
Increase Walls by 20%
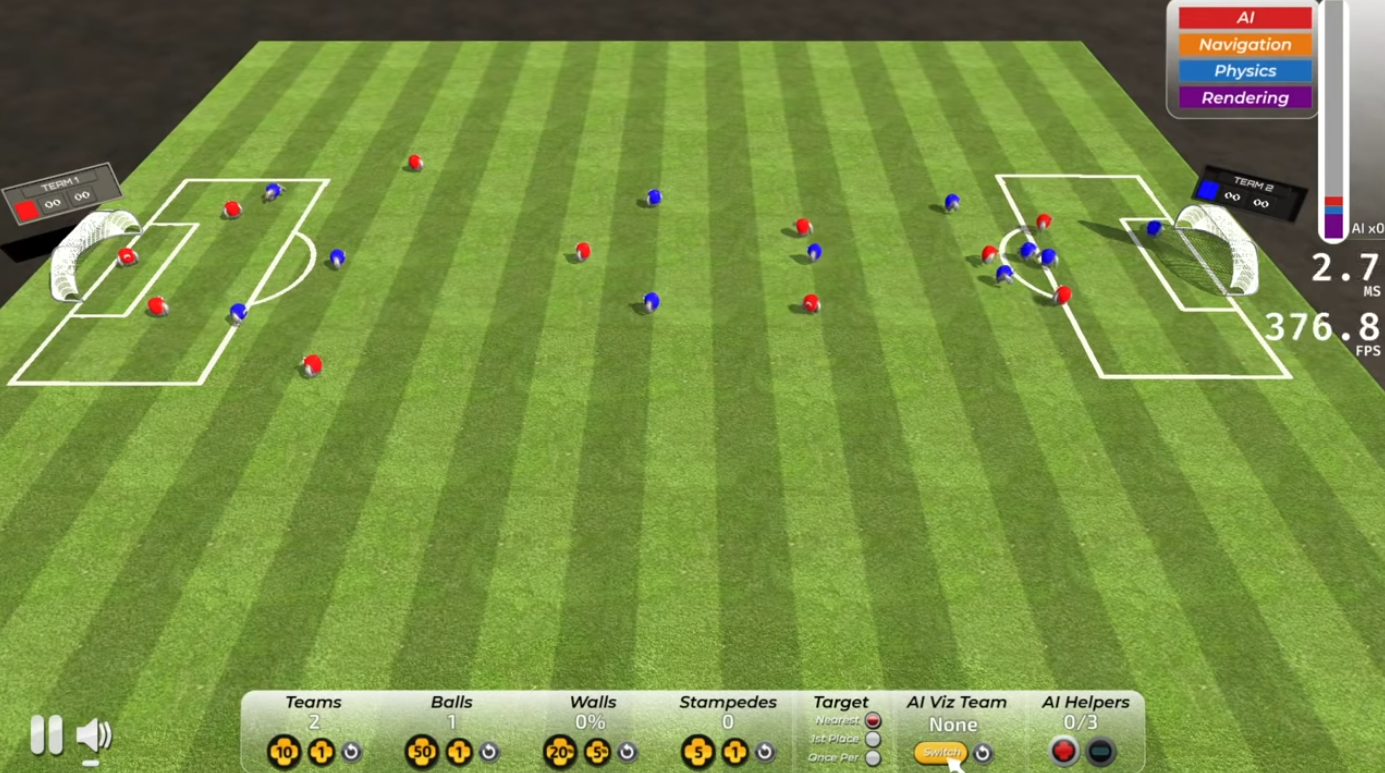(x=559, y=751)
